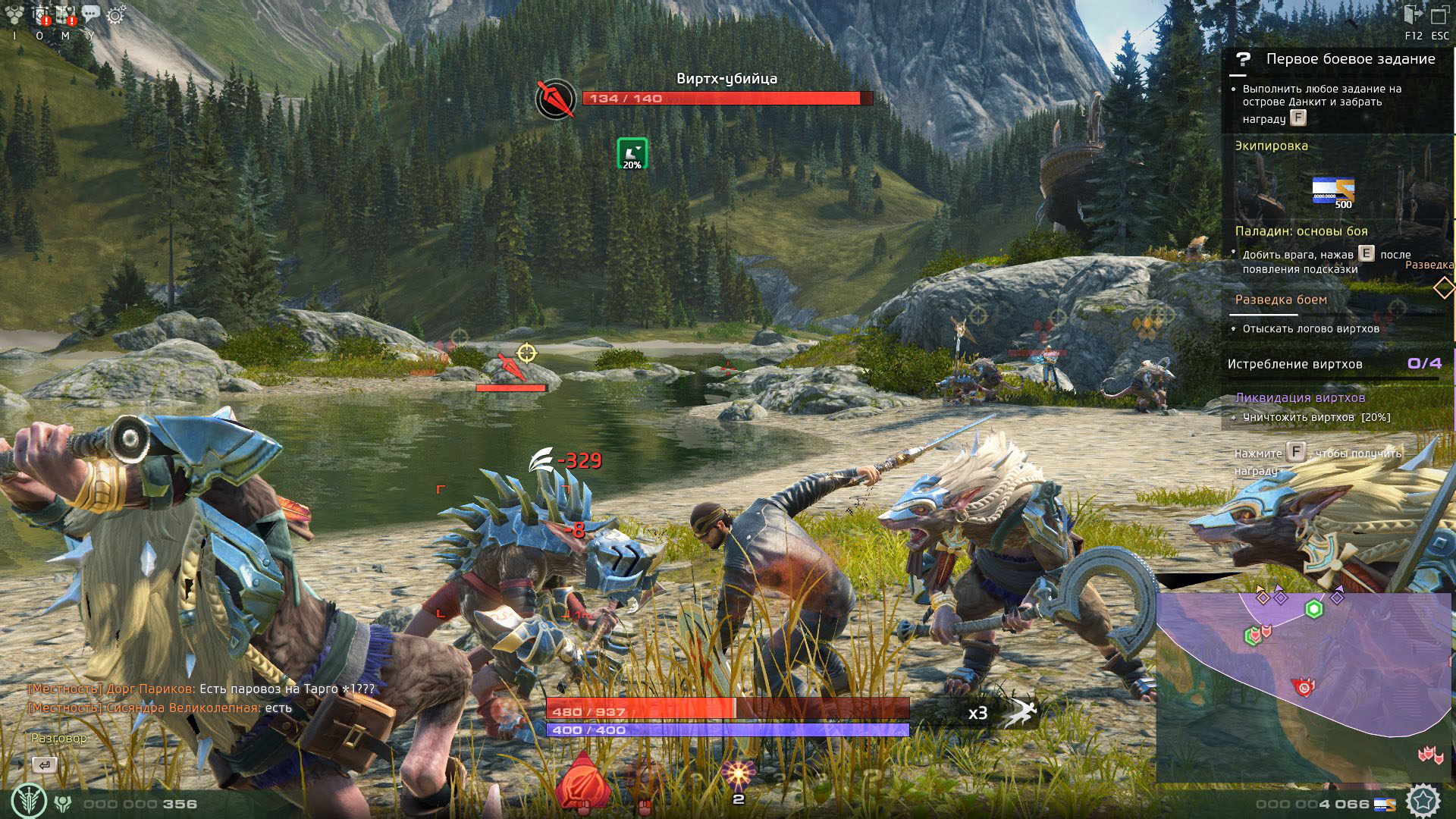The image size is (1456, 819).
Task: Toggle the window mode icon
Action: click(1439, 16)
